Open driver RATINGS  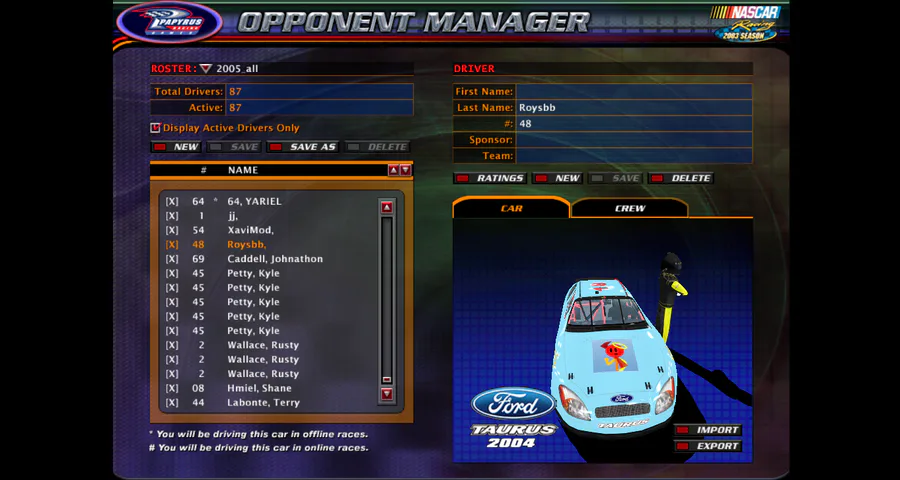click(x=490, y=178)
